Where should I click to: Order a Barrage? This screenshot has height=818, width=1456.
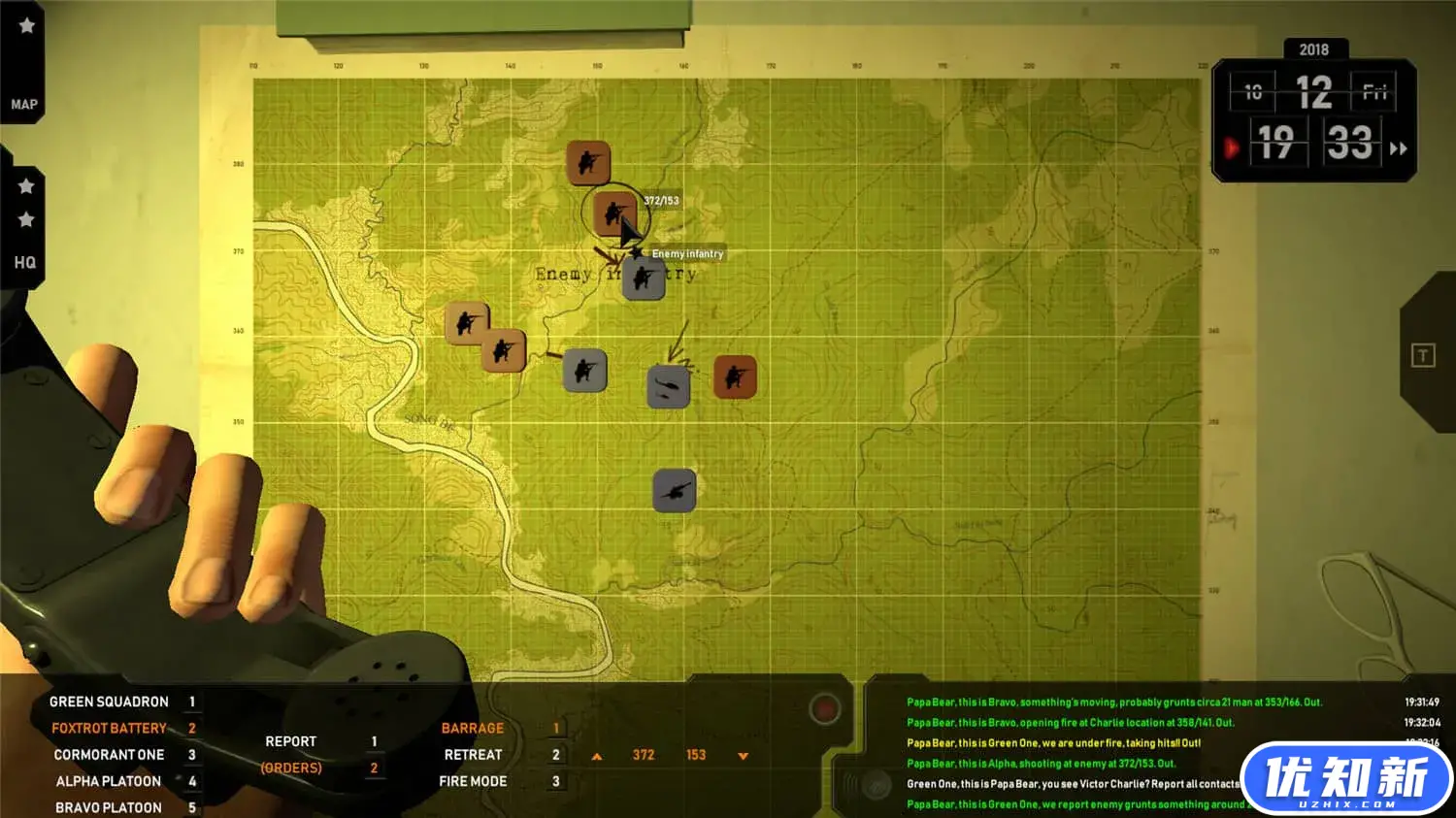tap(473, 728)
